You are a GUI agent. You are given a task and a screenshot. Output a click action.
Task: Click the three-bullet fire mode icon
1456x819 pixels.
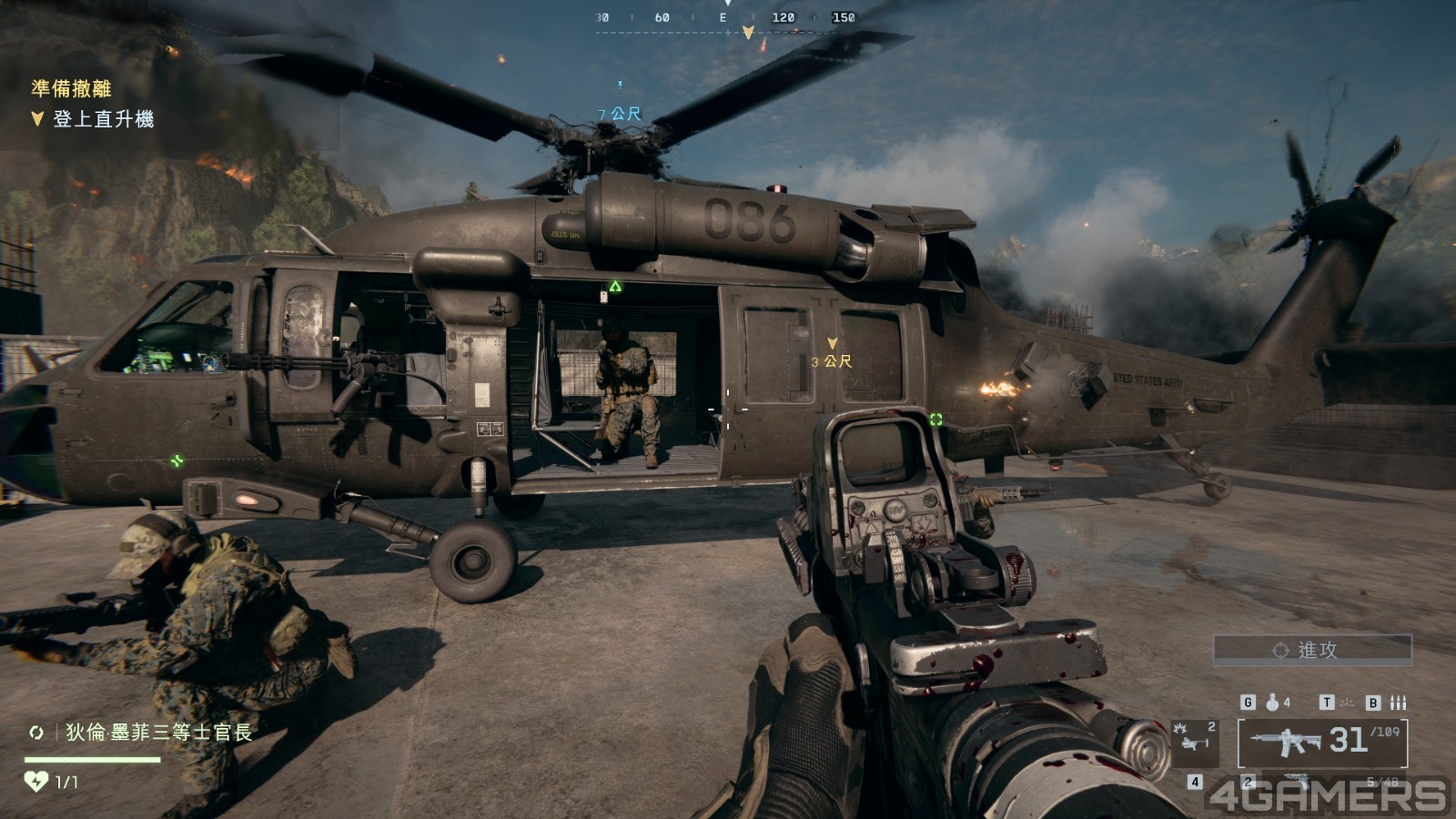click(1399, 703)
